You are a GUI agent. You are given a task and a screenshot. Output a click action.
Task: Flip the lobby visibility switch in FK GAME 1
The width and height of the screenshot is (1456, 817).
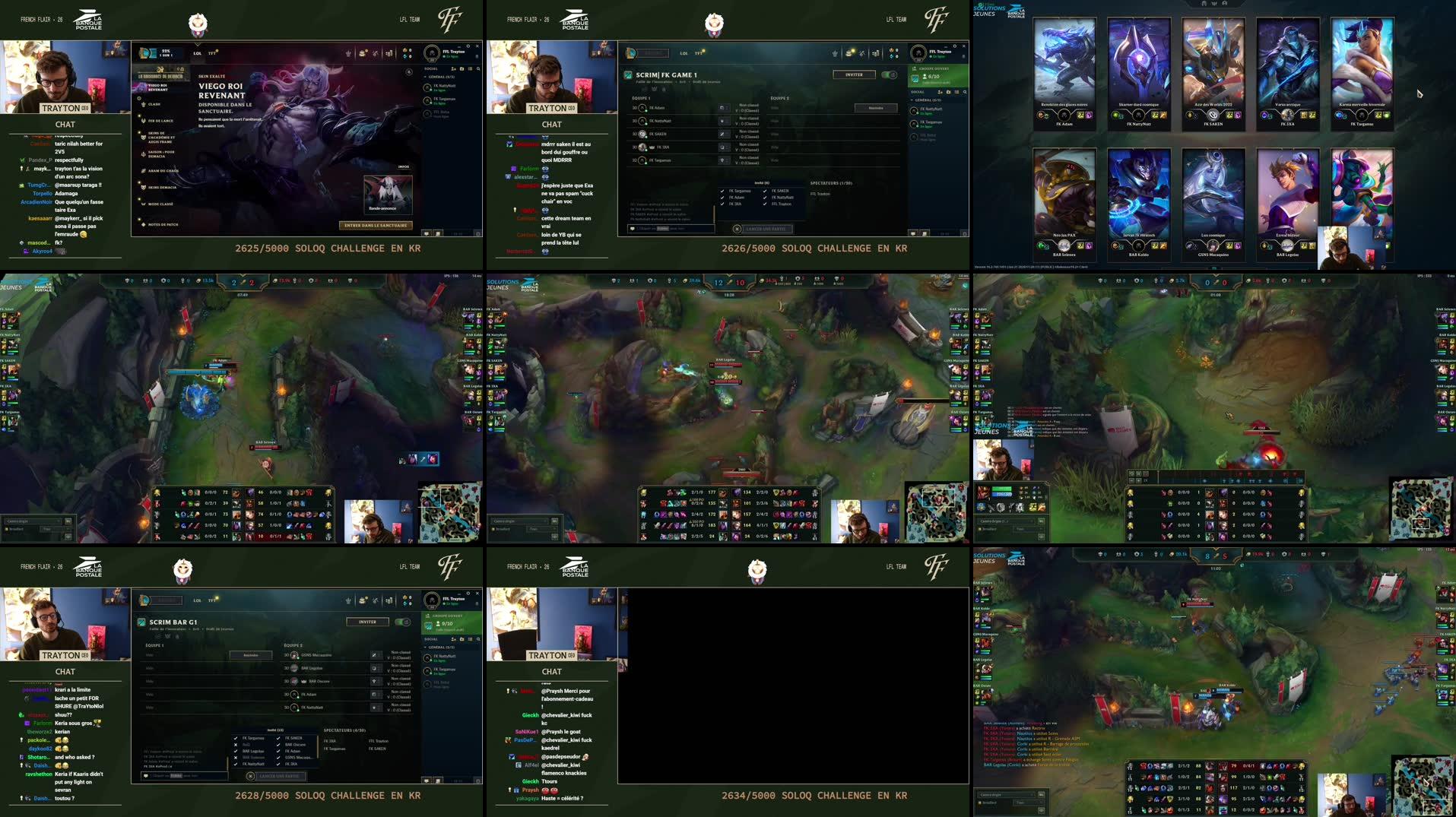(888, 74)
